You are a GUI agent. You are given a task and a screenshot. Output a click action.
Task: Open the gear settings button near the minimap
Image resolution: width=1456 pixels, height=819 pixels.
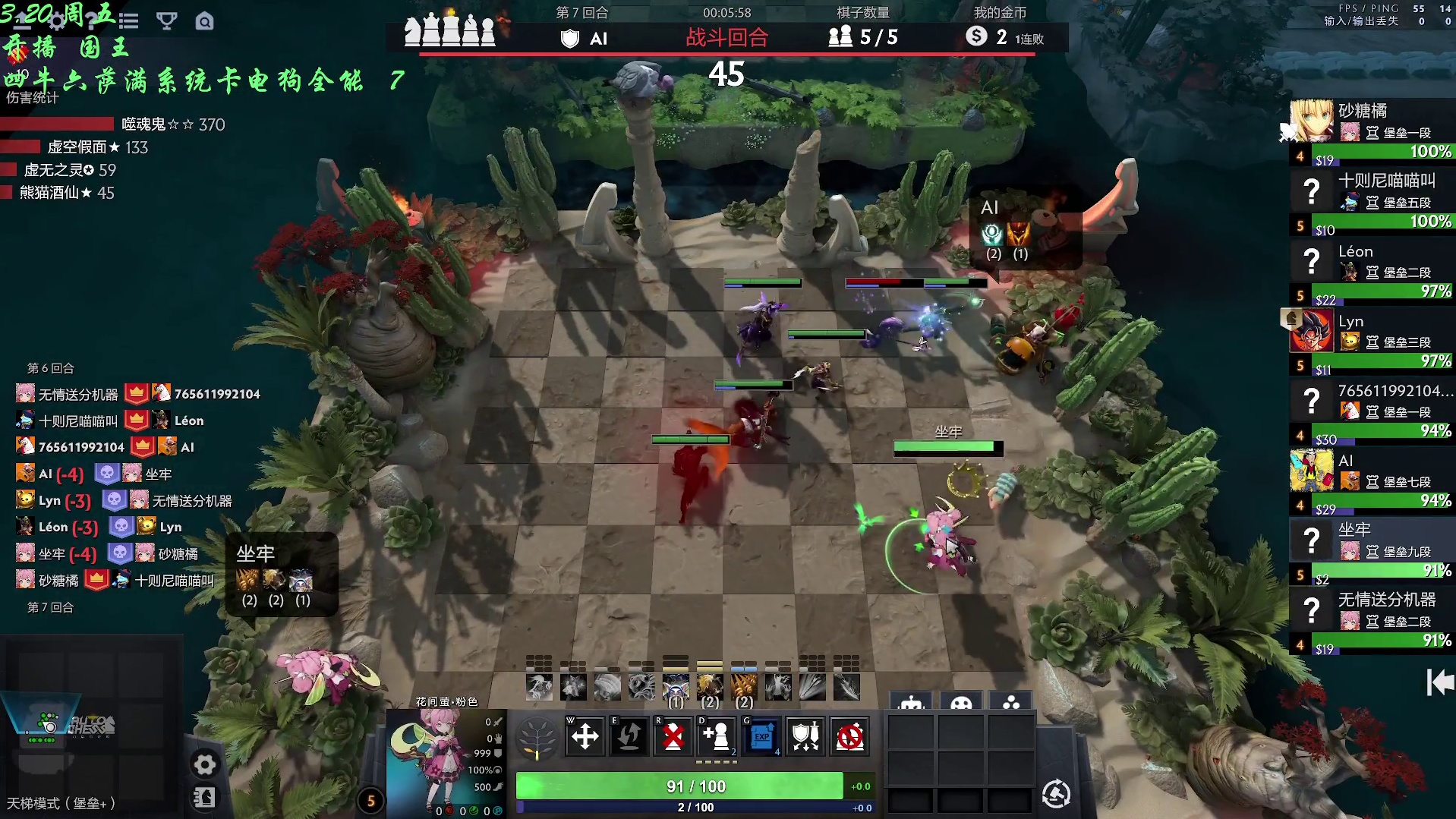204,764
